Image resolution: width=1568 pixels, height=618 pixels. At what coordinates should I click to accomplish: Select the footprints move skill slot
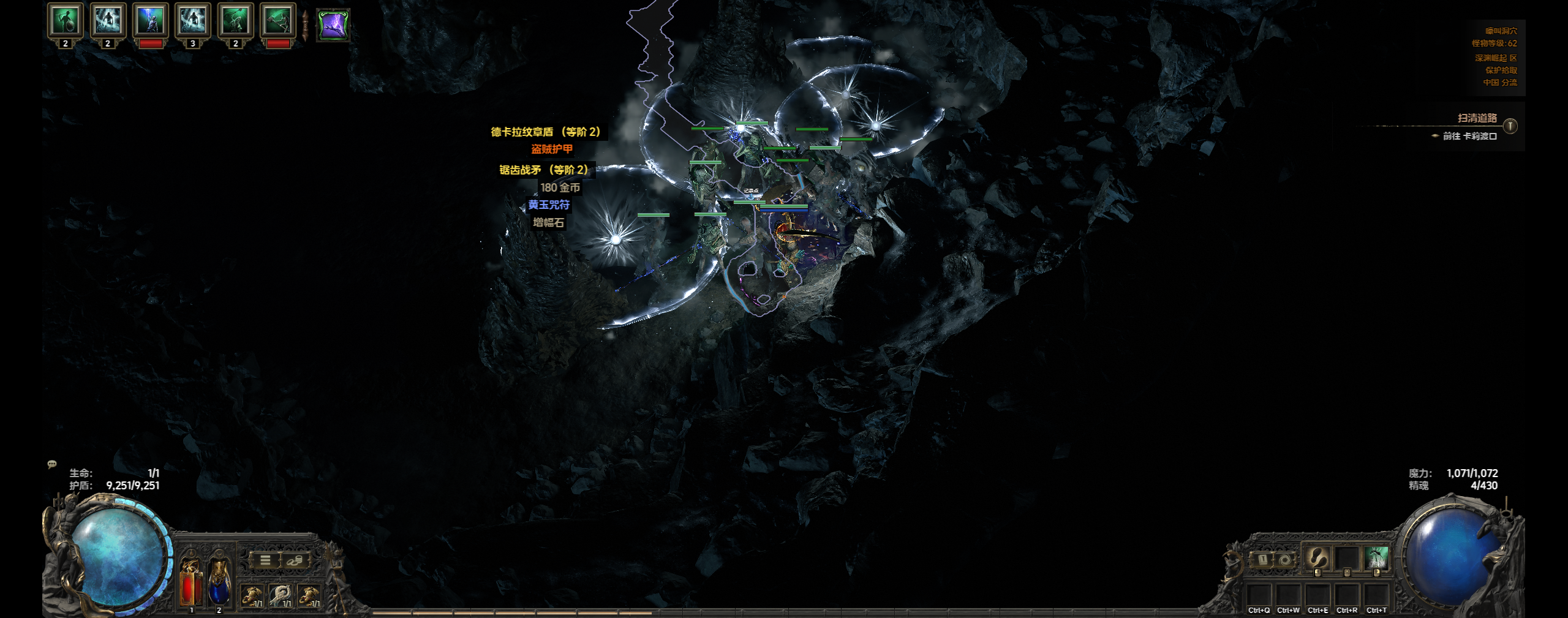coord(1317,558)
